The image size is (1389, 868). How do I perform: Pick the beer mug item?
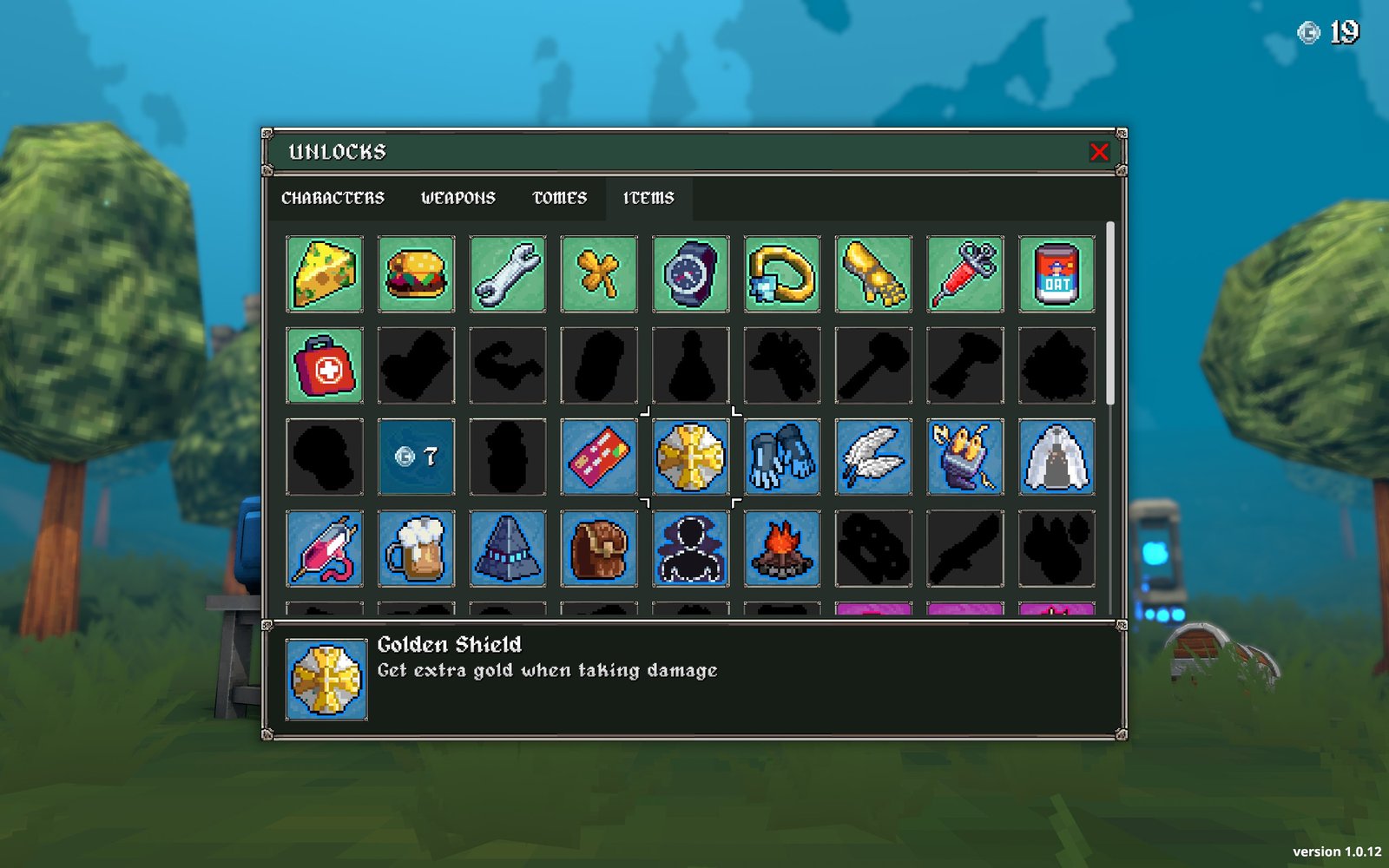416,549
